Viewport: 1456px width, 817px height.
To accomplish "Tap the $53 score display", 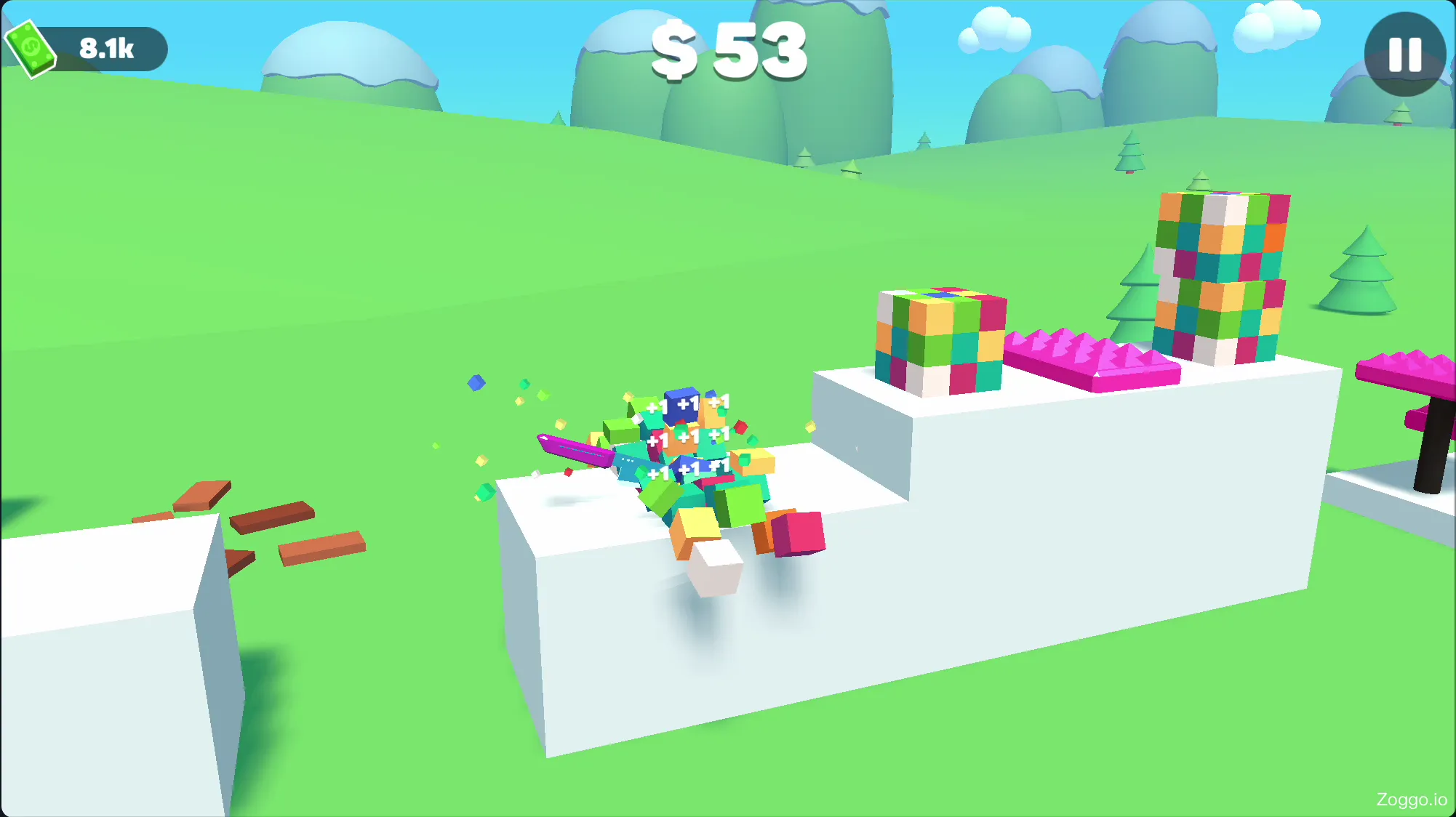I will (x=727, y=51).
